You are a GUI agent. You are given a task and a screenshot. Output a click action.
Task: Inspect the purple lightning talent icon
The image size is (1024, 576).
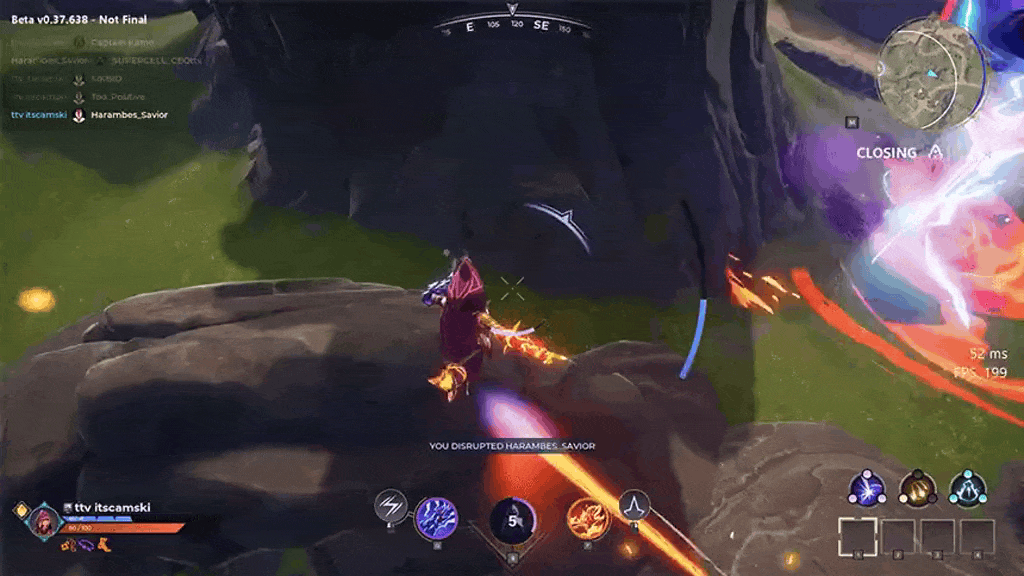pyautogui.click(x=866, y=488)
